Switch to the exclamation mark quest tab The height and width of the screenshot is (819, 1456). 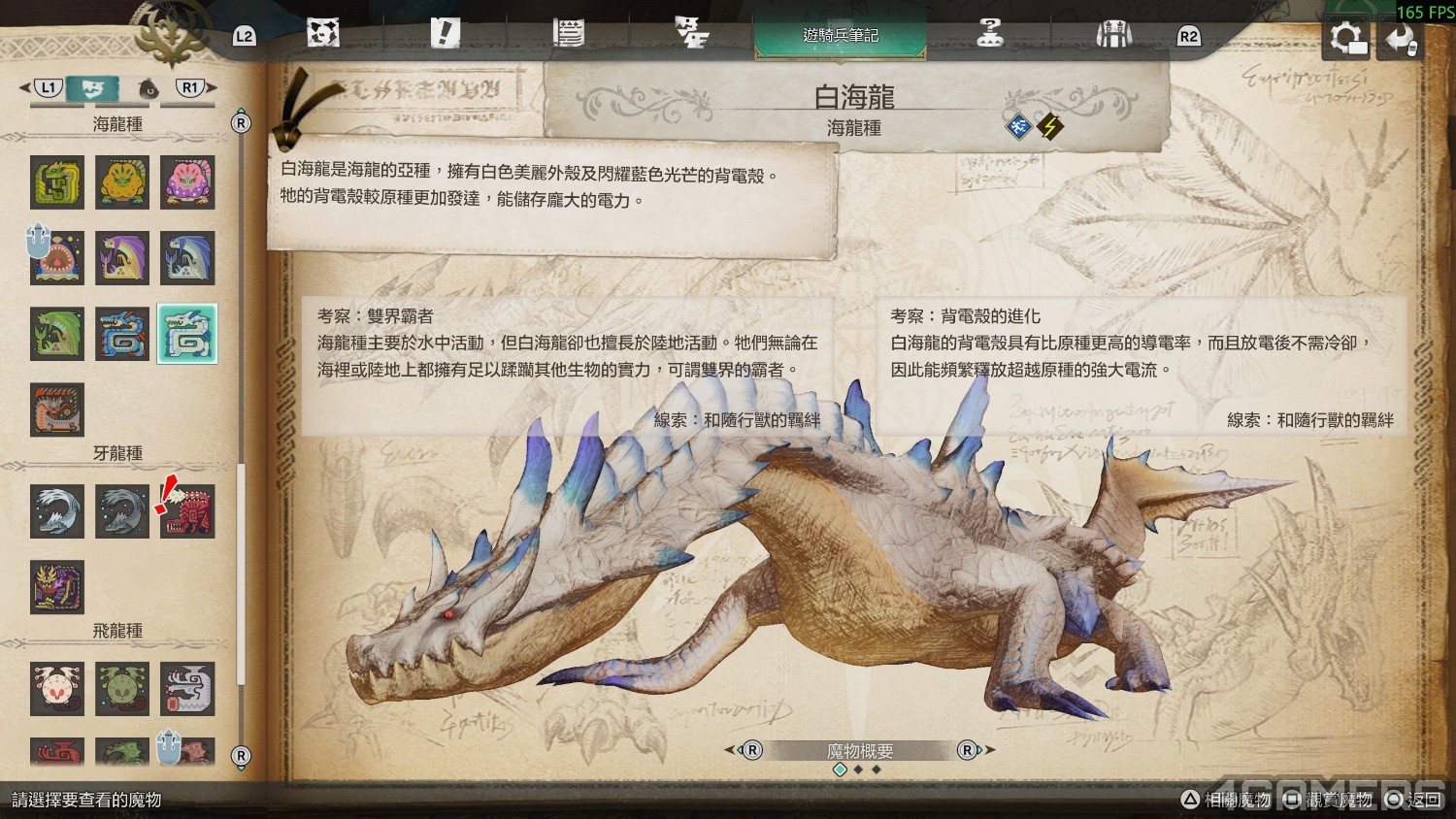[445, 34]
